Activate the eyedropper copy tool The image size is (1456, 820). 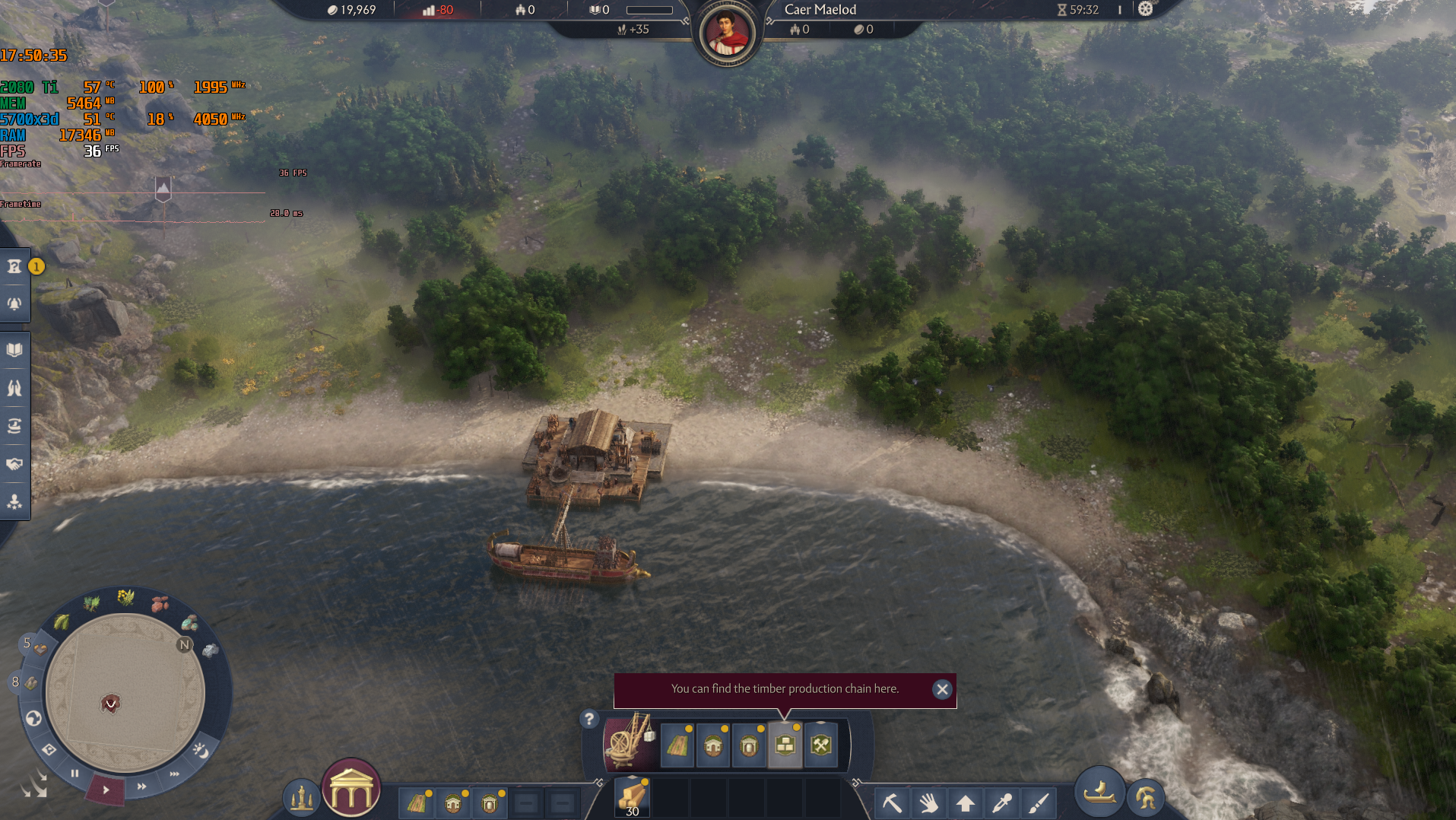click(1002, 802)
